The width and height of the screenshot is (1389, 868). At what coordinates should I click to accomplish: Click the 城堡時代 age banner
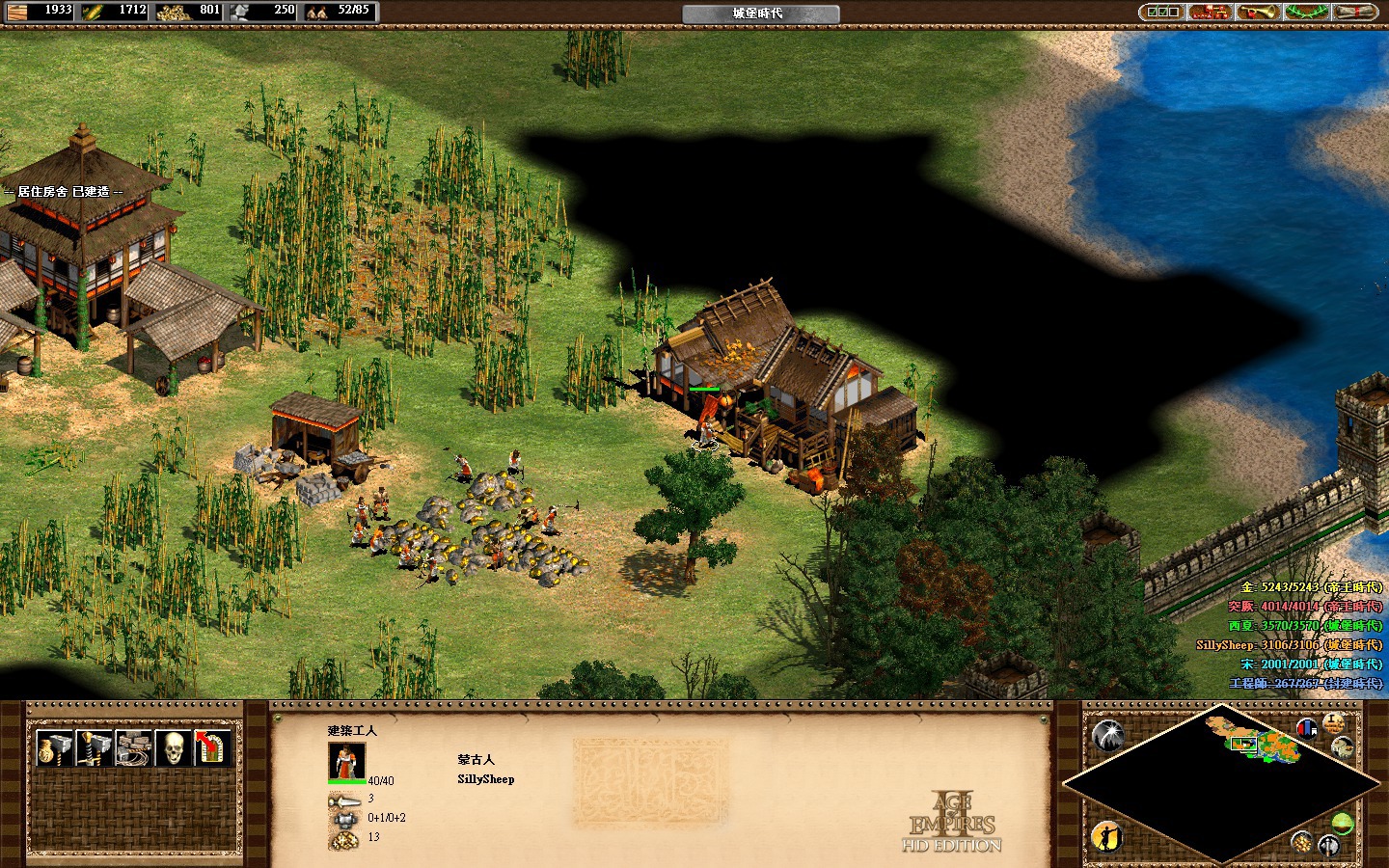tap(760, 14)
